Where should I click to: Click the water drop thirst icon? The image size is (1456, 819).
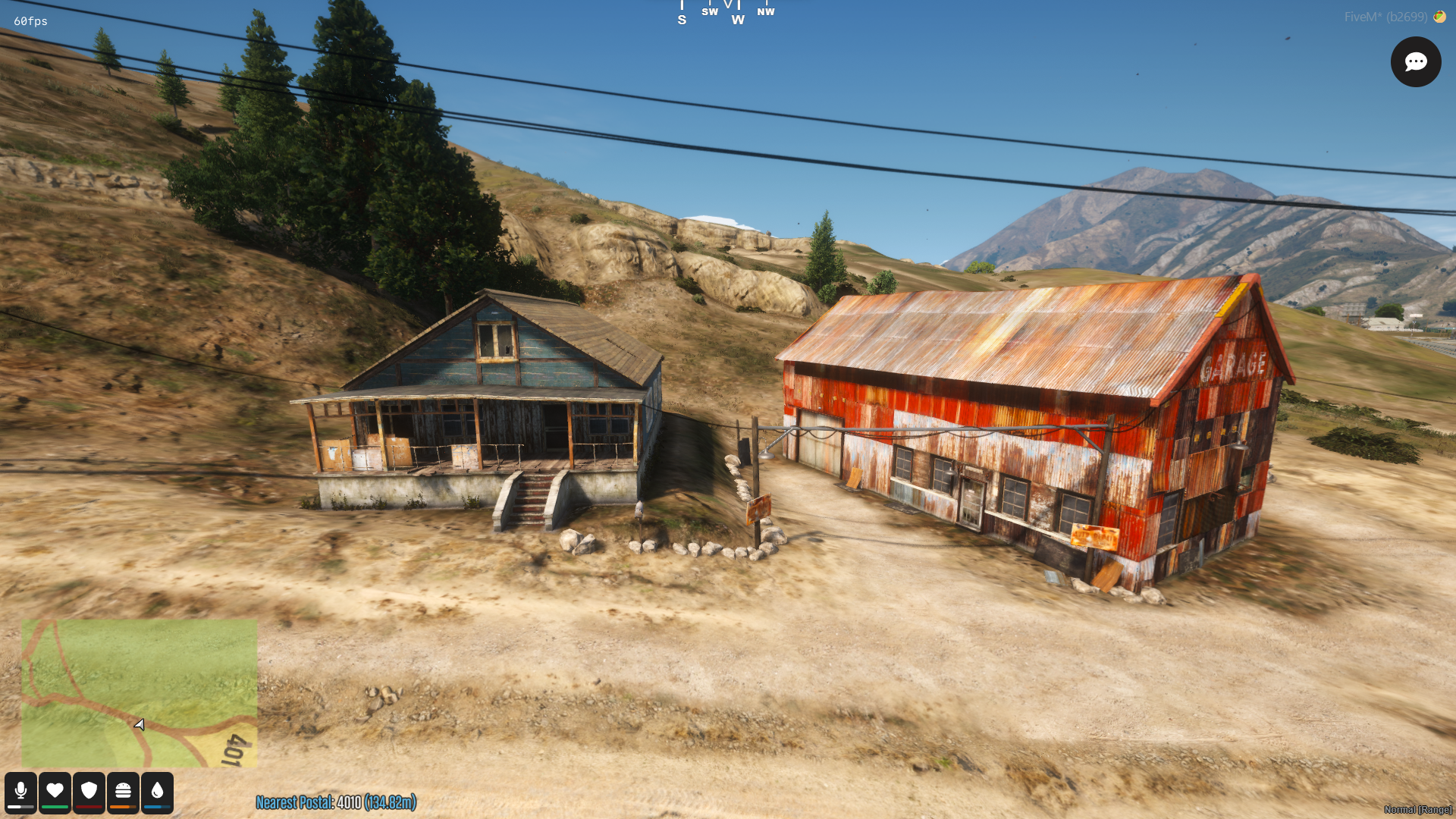point(157,791)
